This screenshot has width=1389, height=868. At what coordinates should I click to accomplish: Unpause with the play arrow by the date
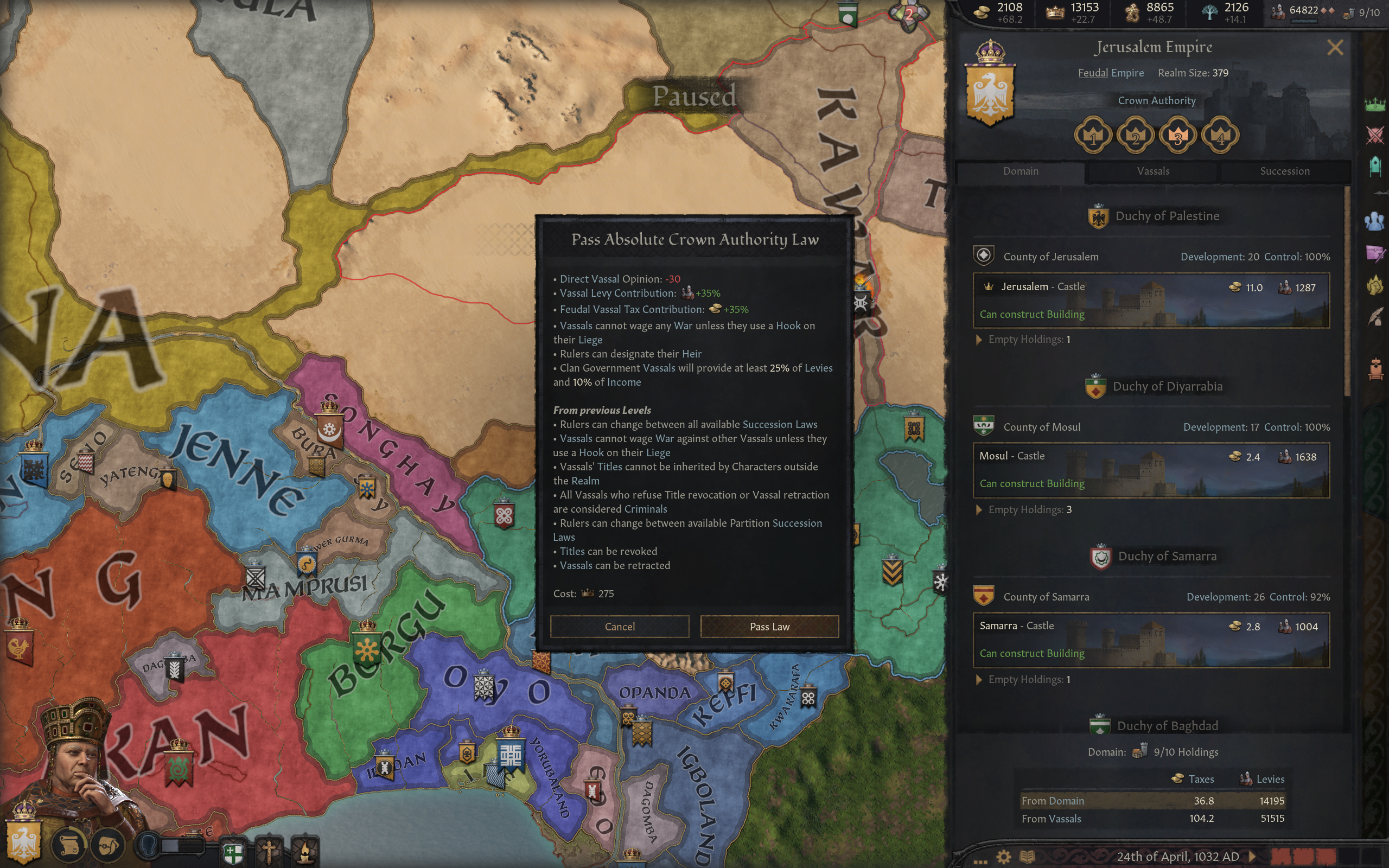pyautogui.click(x=1252, y=857)
